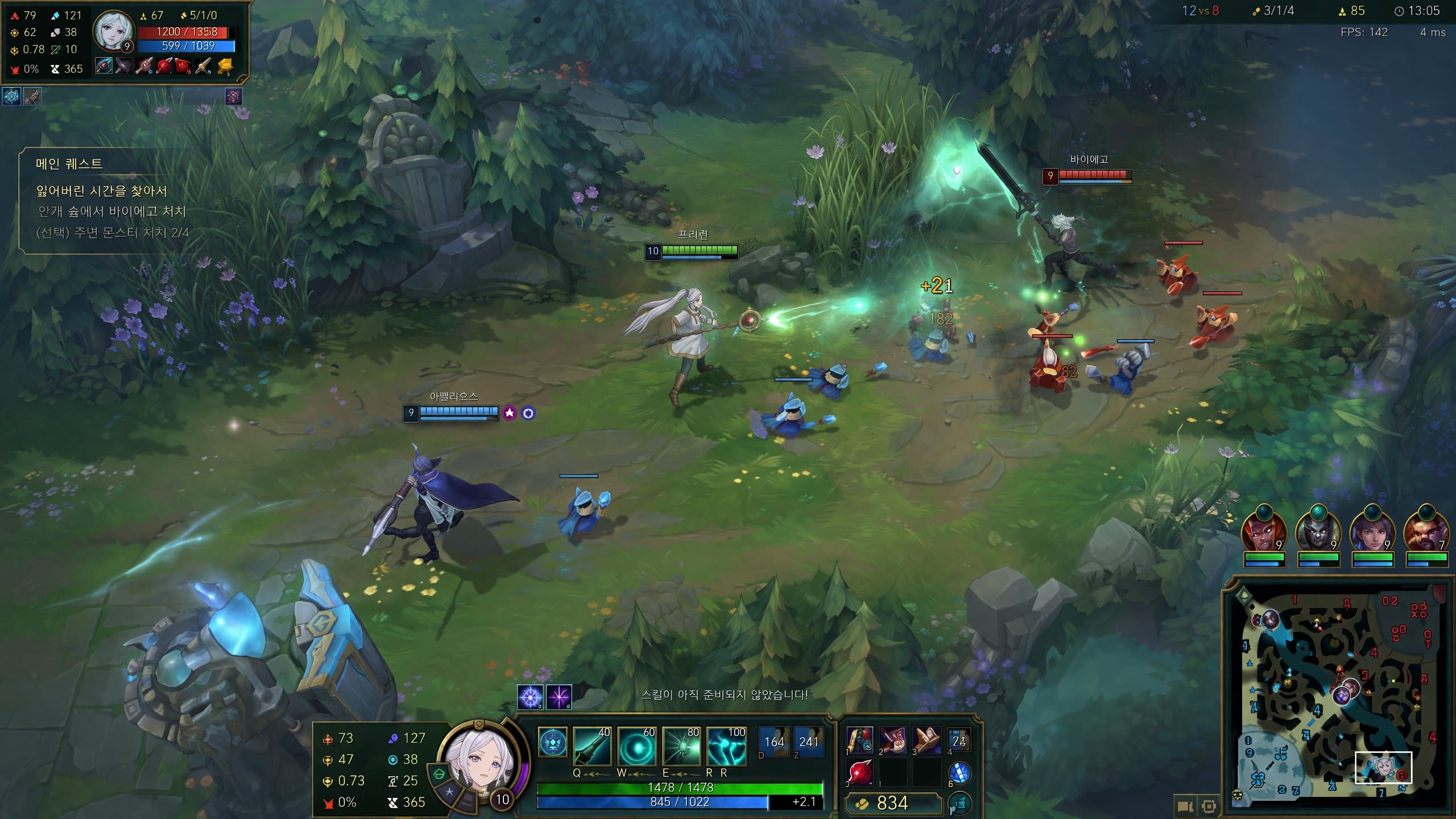
Task: Select the item in inventory slot 3
Action: (926, 740)
